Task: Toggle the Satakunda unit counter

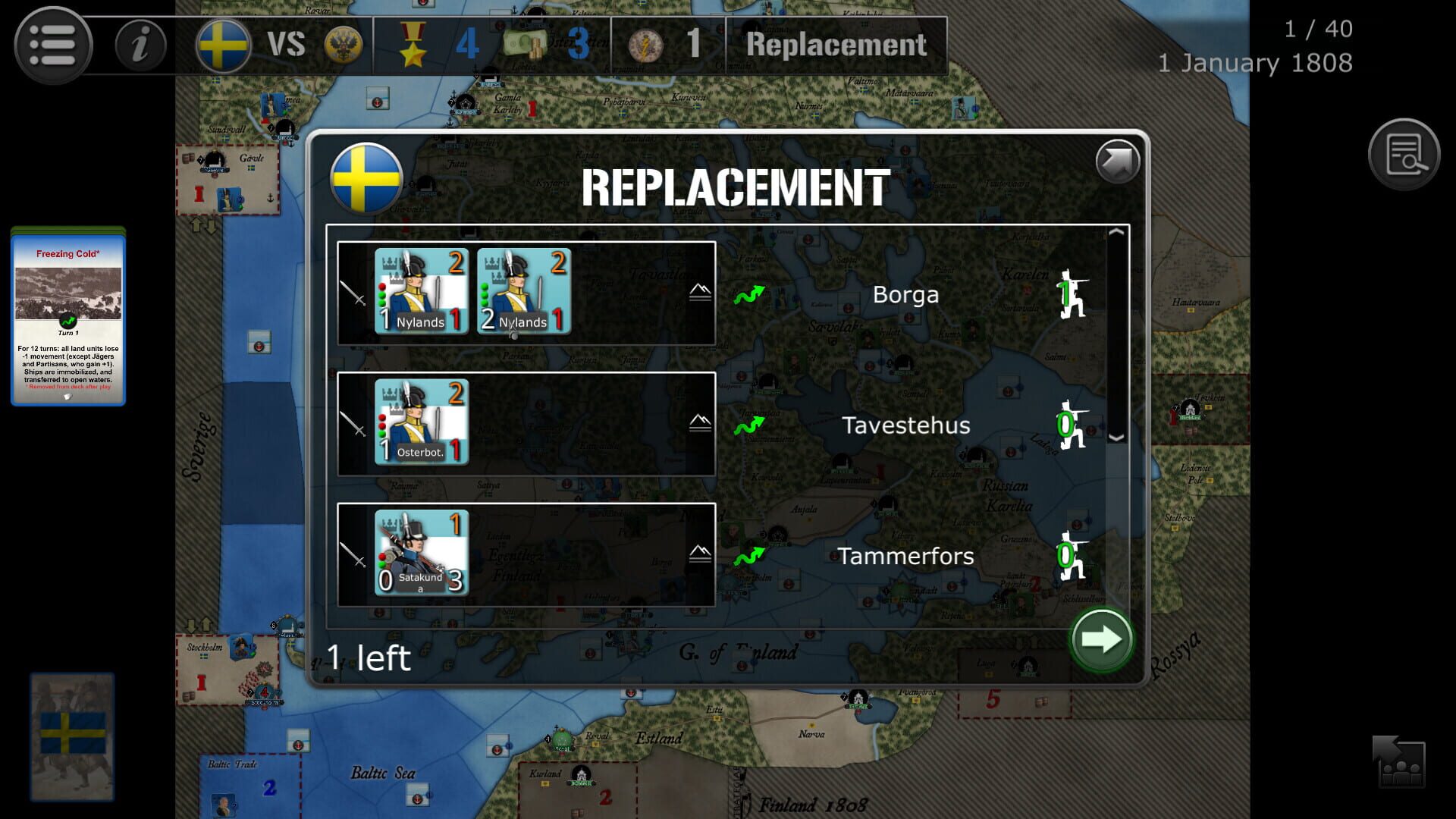Action: (422, 554)
